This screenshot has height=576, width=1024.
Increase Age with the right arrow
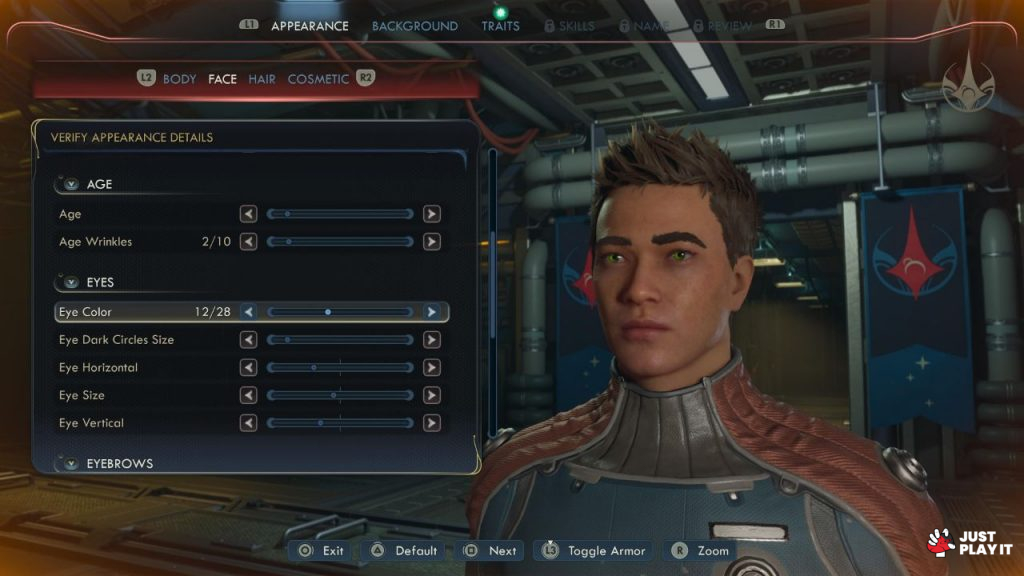[x=431, y=214]
